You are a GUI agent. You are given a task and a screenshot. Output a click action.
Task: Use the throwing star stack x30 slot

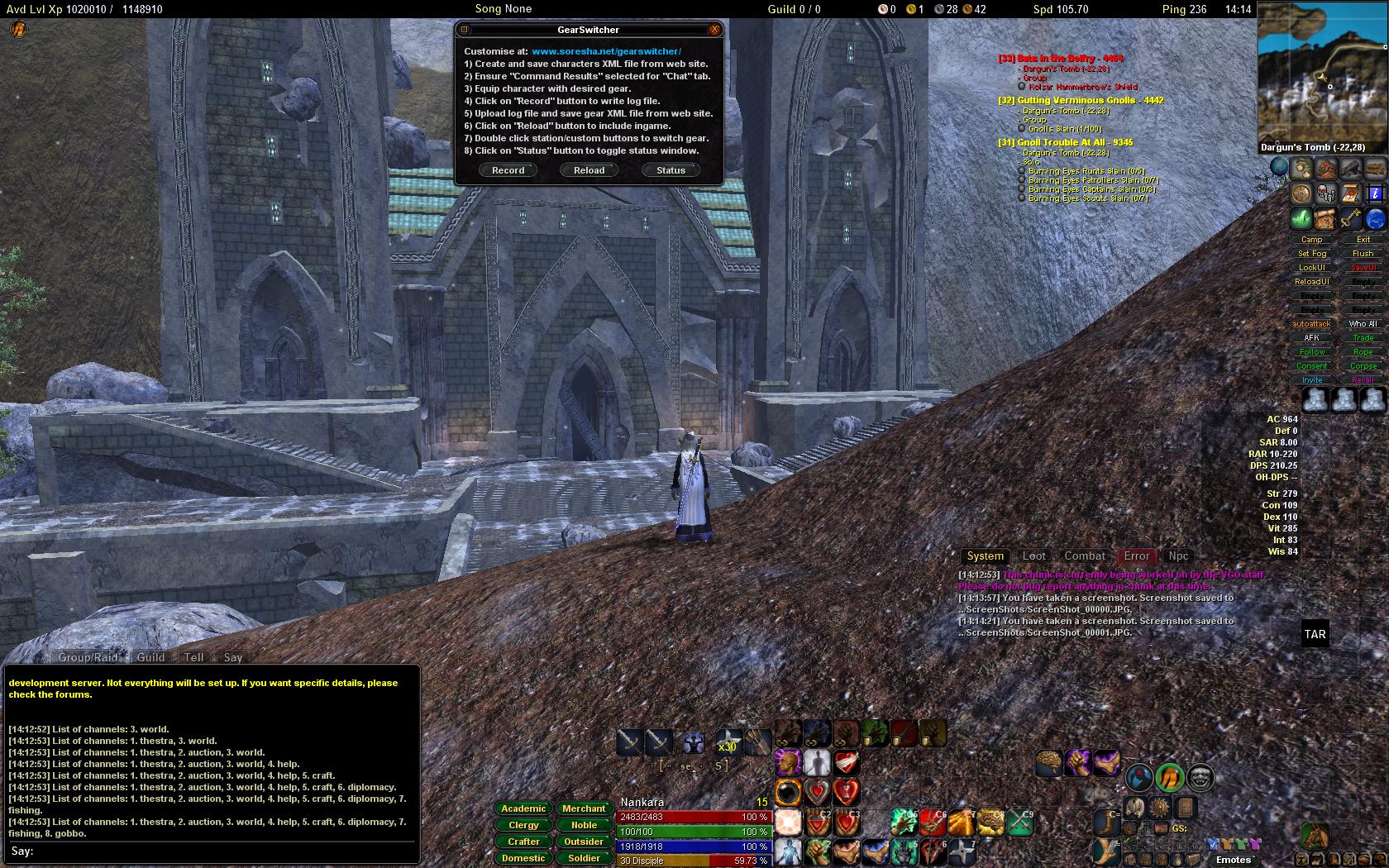pyautogui.click(x=728, y=742)
